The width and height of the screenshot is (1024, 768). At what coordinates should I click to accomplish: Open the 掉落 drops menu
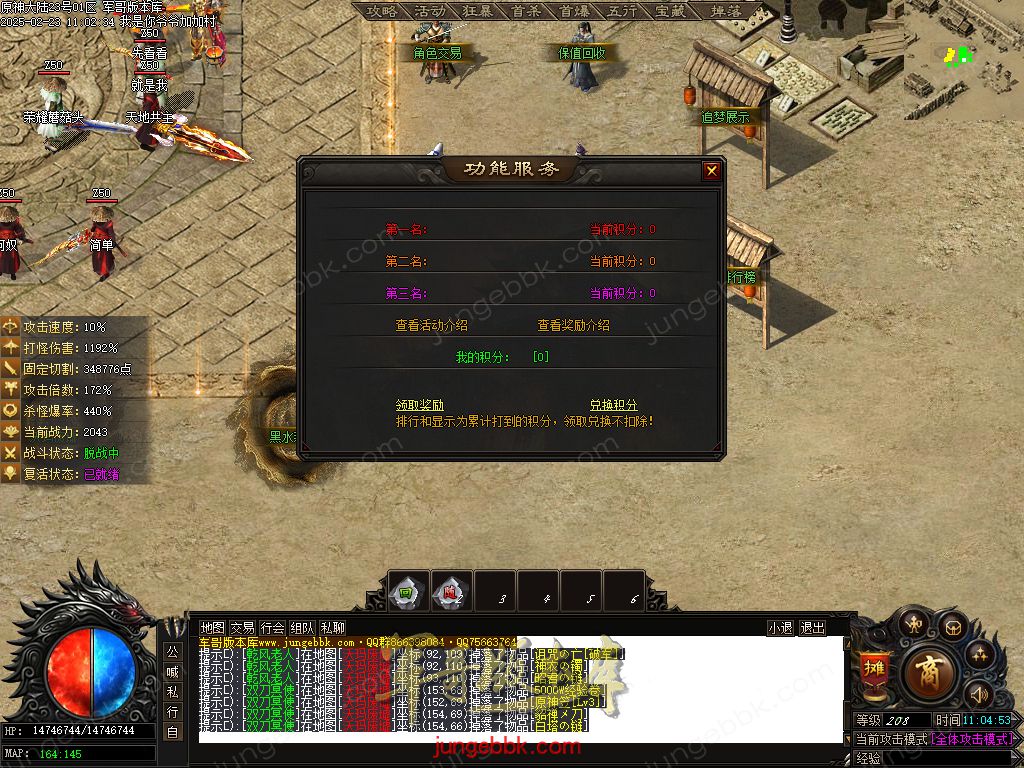pyautogui.click(x=726, y=11)
